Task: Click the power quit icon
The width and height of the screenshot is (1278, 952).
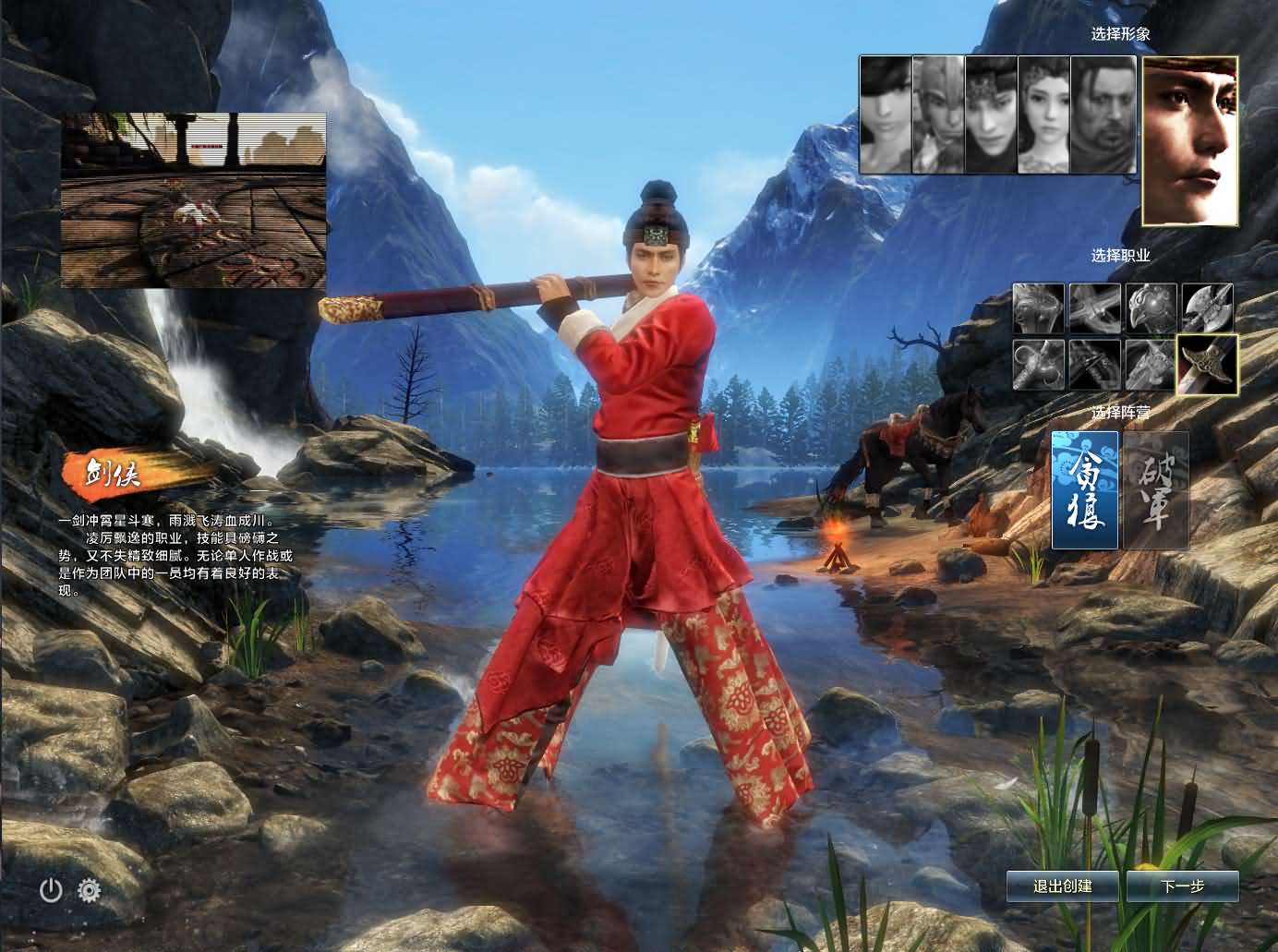Action: (51, 890)
